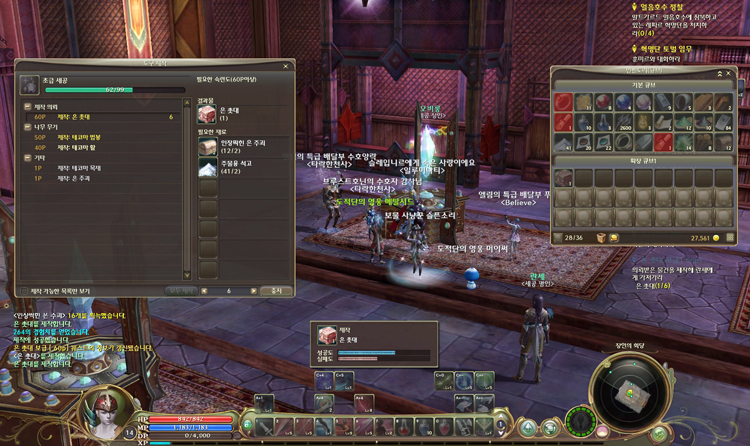Select the red ring in inventory

pos(565,101)
